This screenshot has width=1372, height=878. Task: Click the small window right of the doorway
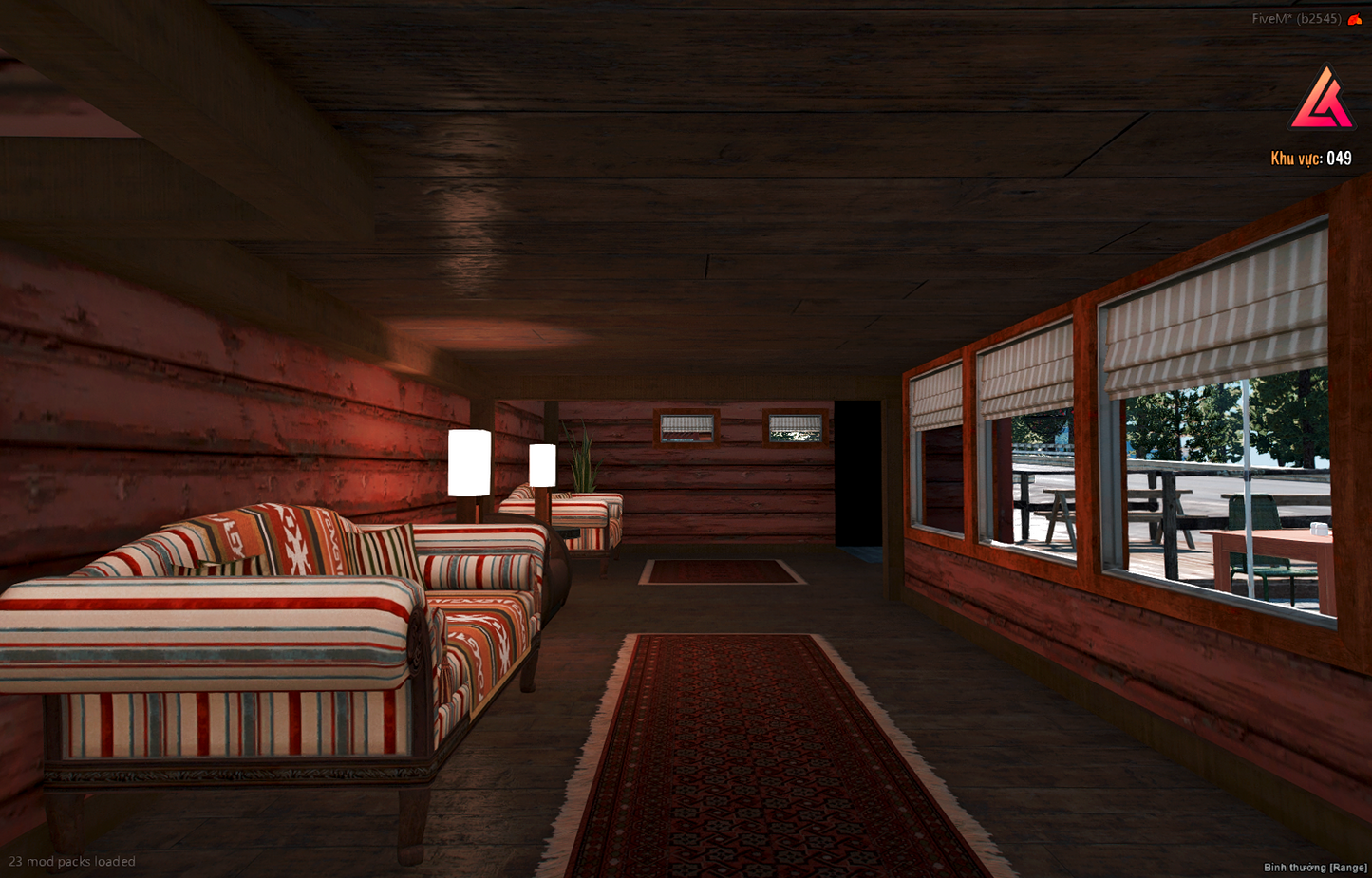pos(796,430)
